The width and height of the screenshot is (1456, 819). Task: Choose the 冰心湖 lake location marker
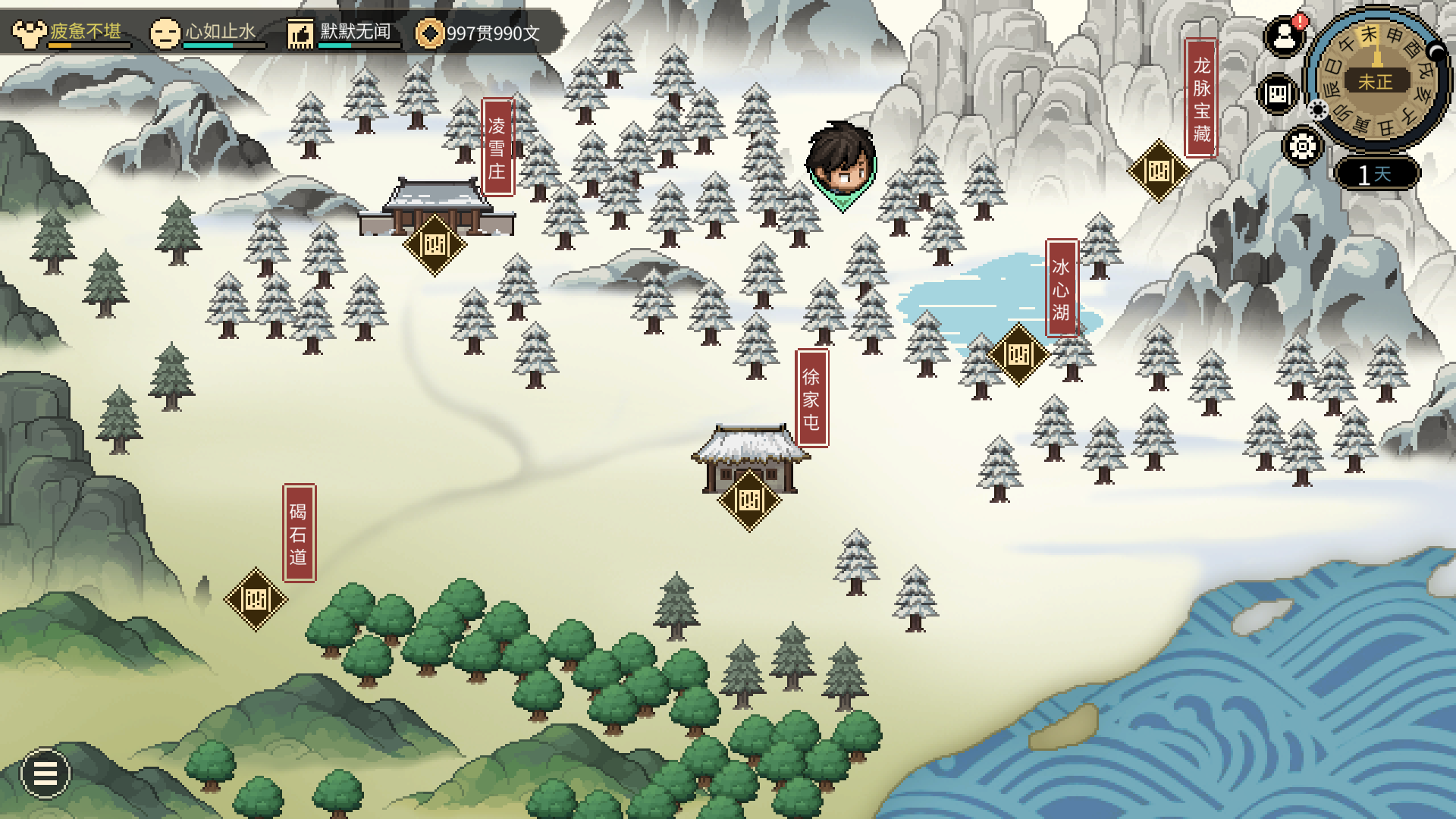click(x=1018, y=354)
